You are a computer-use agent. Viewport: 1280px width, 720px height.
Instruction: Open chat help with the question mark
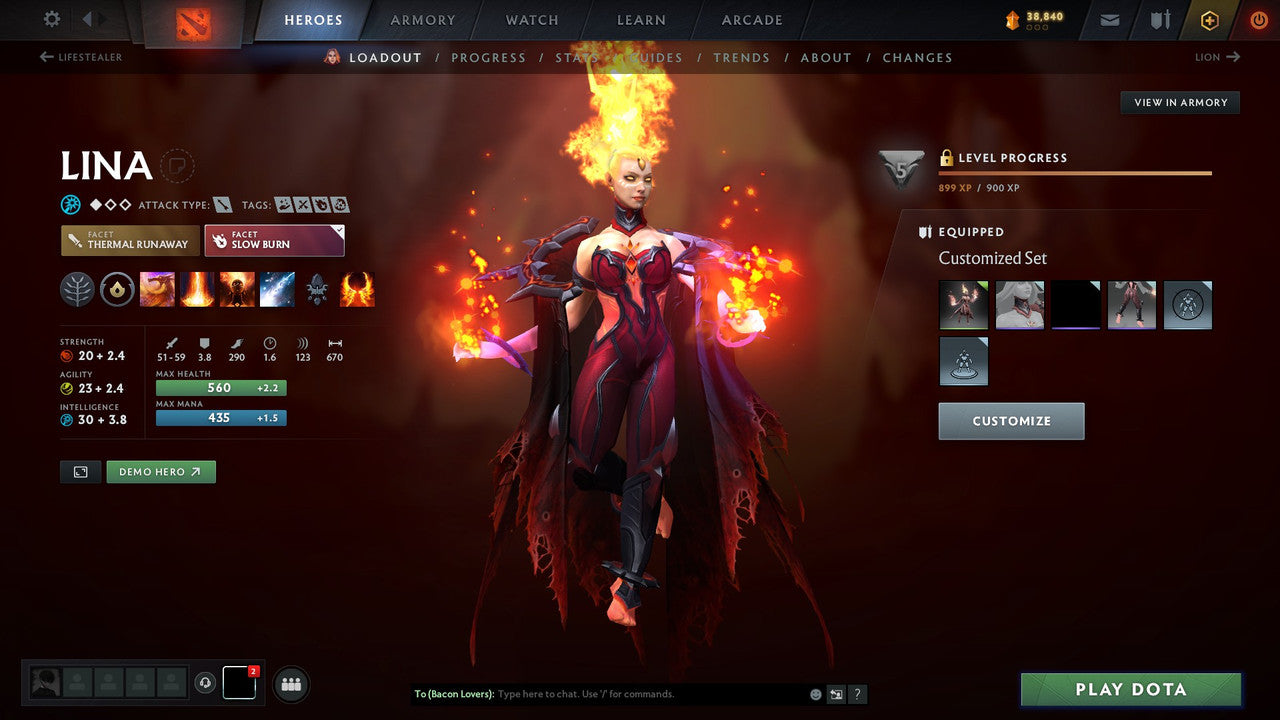click(858, 694)
